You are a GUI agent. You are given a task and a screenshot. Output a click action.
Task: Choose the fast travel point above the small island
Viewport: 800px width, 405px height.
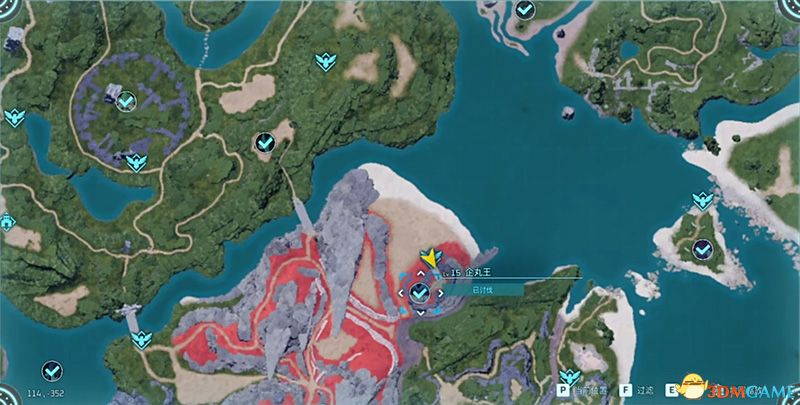702,199
